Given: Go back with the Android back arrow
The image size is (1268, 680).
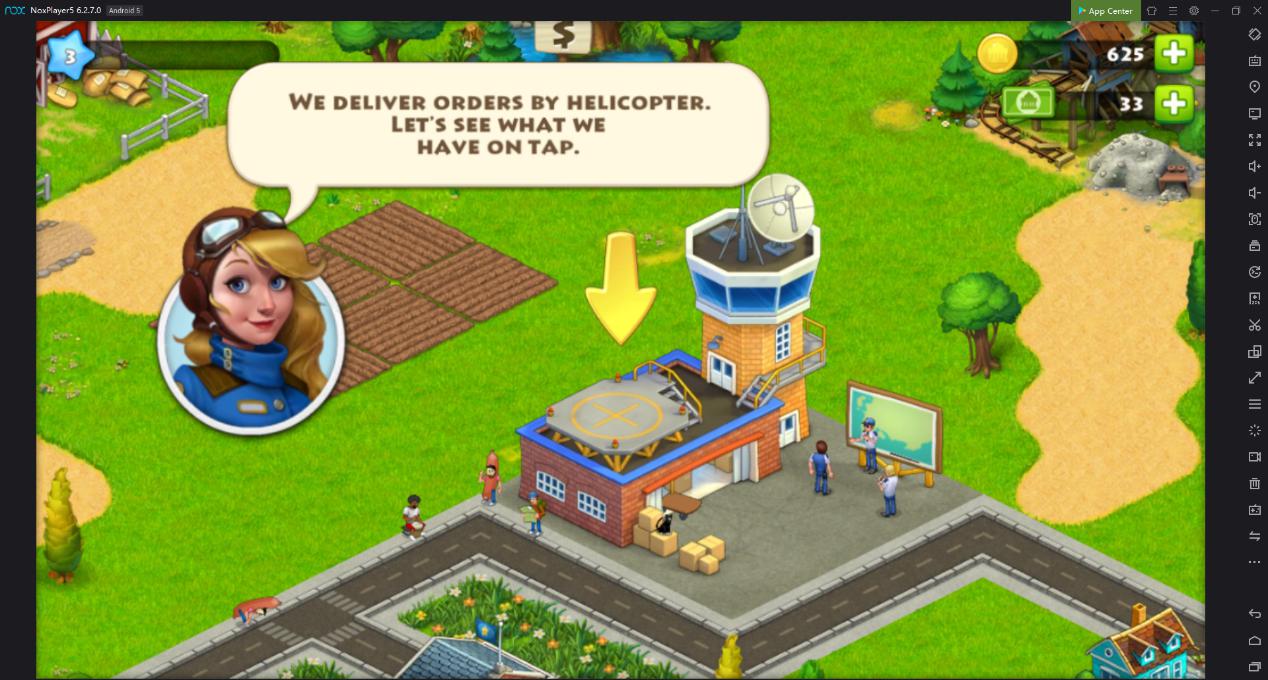Looking at the screenshot, I should point(1255,614).
